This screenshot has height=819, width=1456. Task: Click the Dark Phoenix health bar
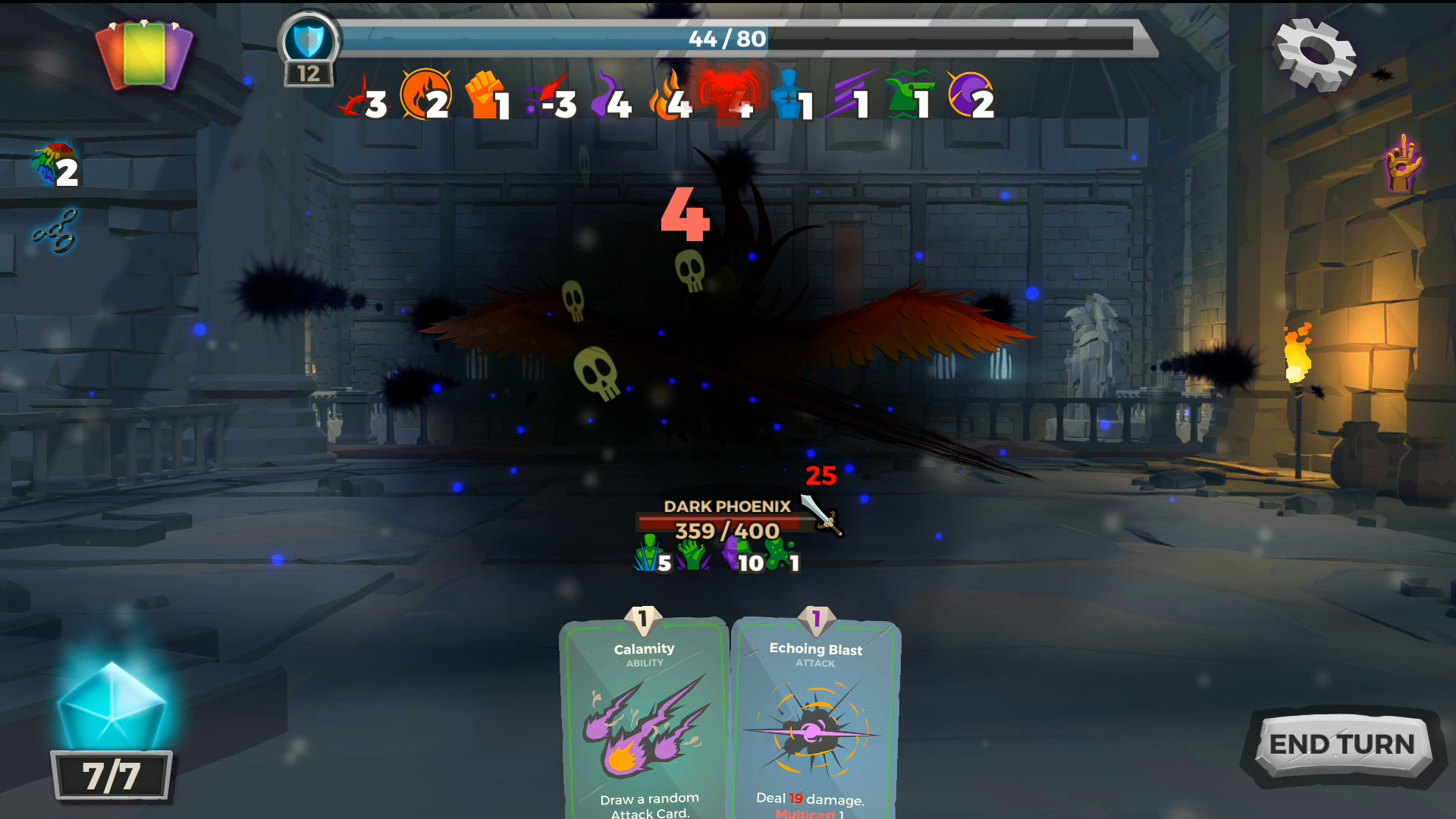pyautogui.click(x=719, y=523)
